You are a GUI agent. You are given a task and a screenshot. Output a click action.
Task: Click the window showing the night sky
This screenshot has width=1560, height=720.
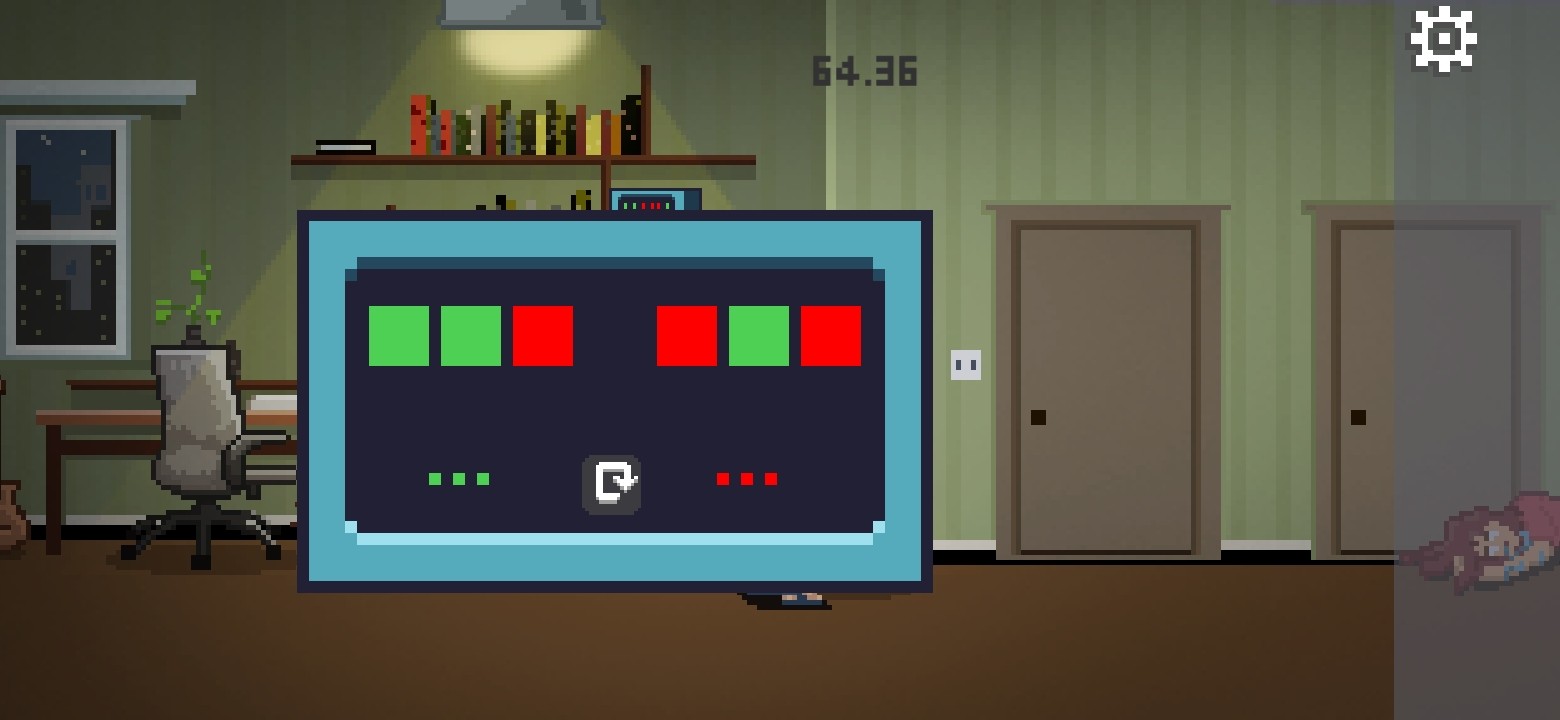(65, 230)
